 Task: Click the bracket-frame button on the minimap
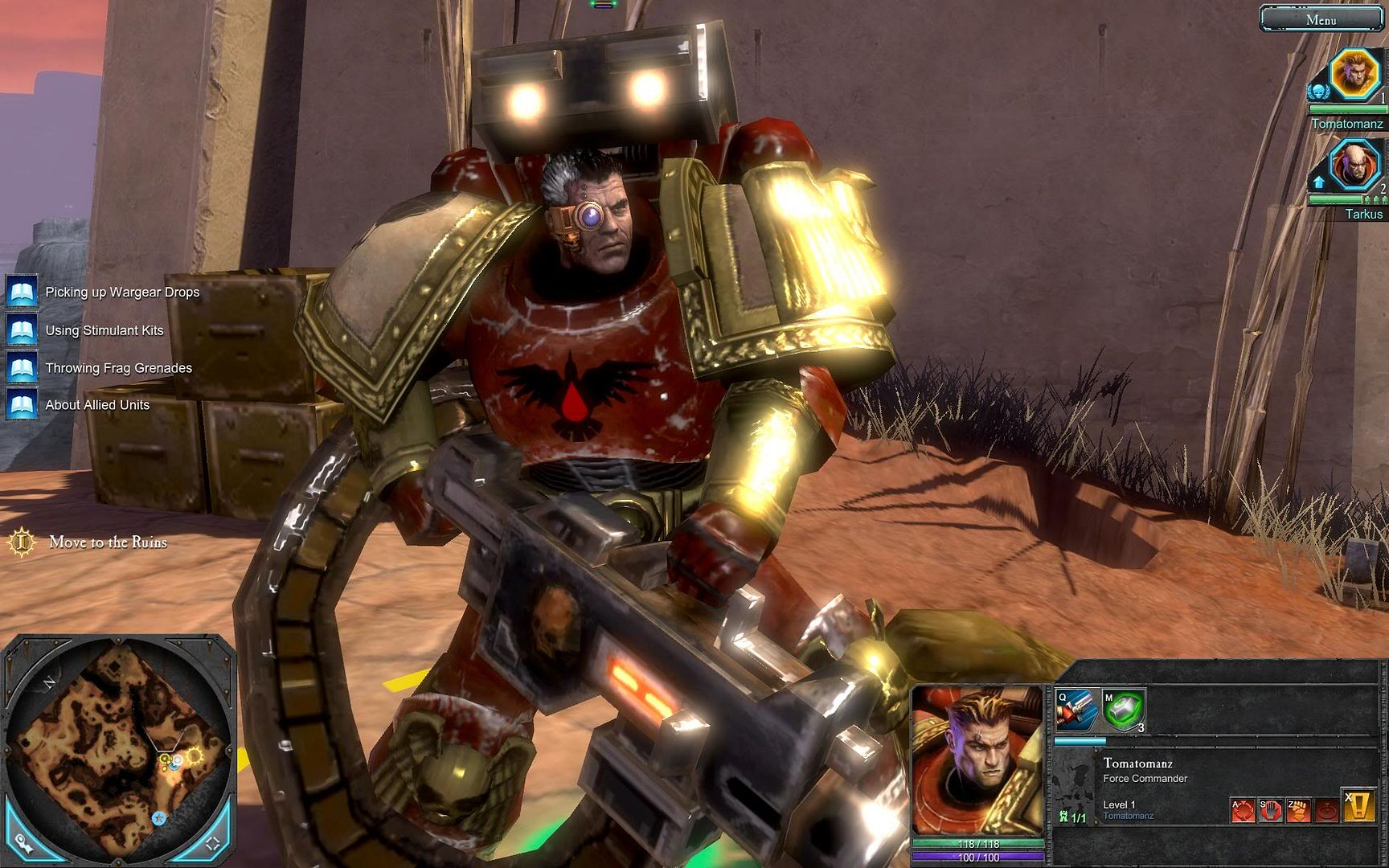(x=213, y=843)
